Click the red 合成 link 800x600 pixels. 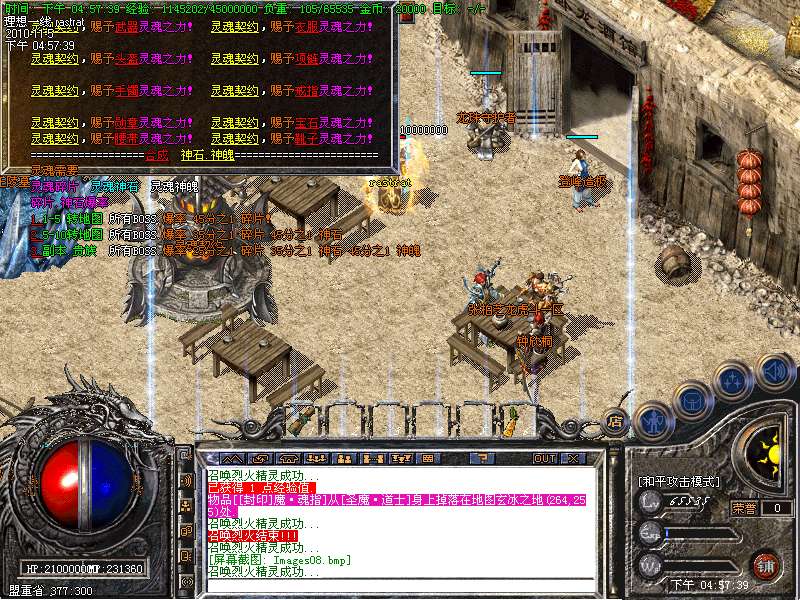157,155
